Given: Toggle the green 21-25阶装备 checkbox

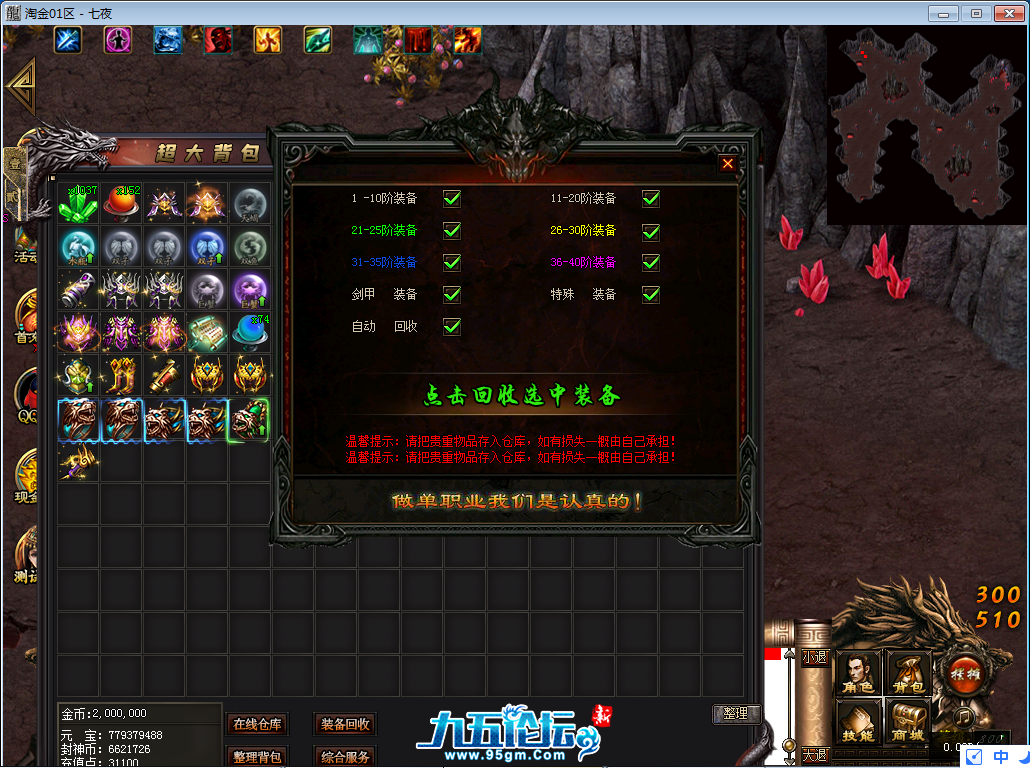Looking at the screenshot, I should (452, 231).
